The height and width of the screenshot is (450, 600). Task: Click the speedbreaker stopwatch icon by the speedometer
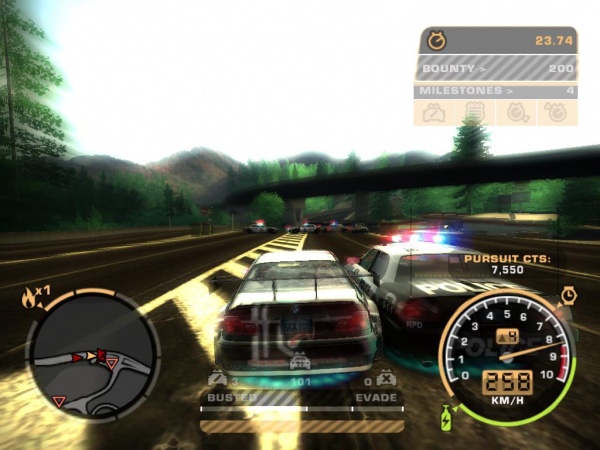pos(568,296)
